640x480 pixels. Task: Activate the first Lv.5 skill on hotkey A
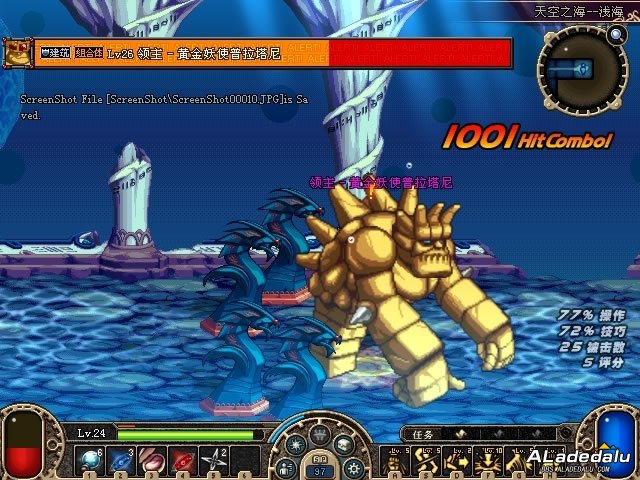(x=394, y=460)
